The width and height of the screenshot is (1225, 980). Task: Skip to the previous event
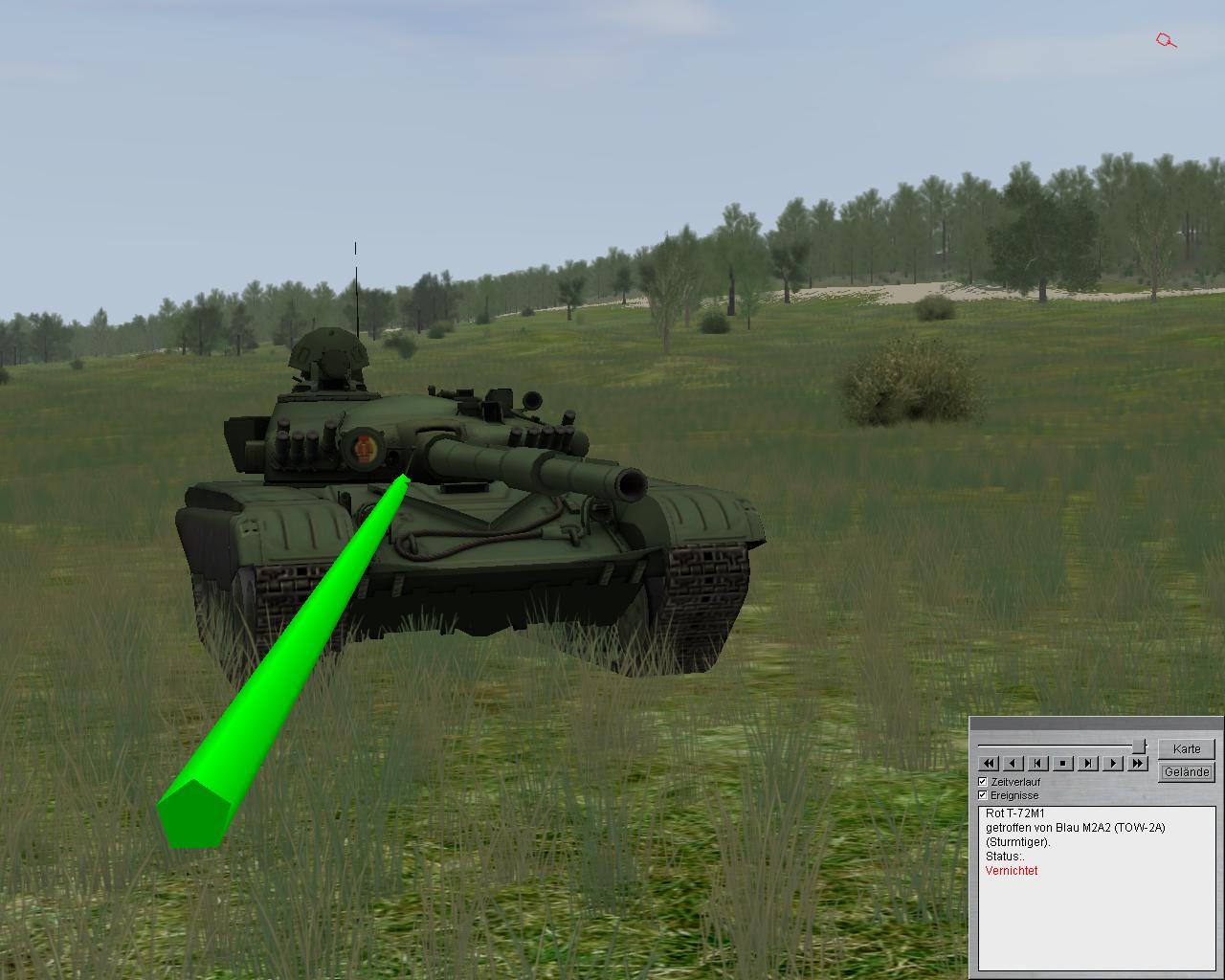1038,763
